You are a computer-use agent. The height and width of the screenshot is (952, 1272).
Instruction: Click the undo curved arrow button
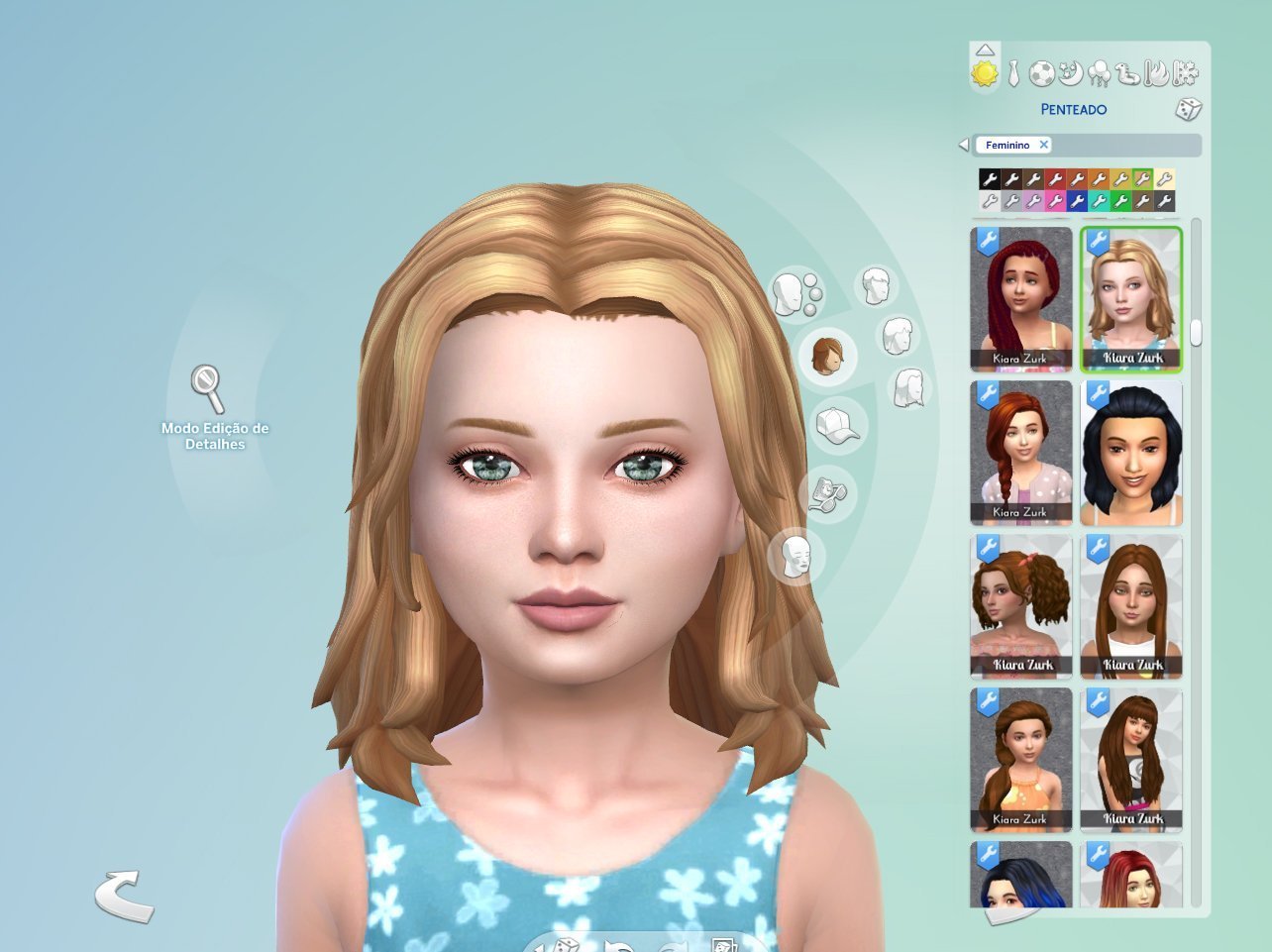click(124, 896)
